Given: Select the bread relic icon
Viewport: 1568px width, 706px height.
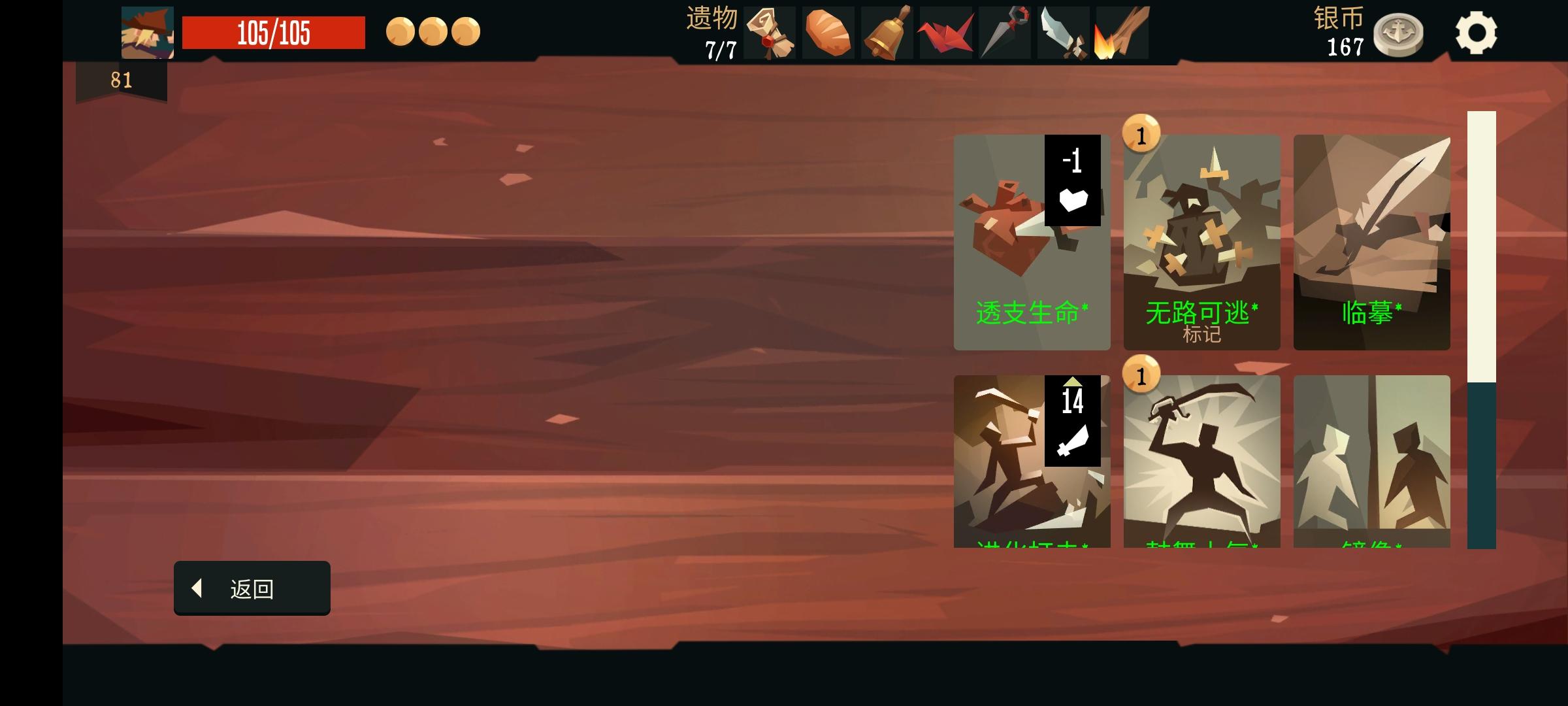Looking at the screenshot, I should 830,33.
